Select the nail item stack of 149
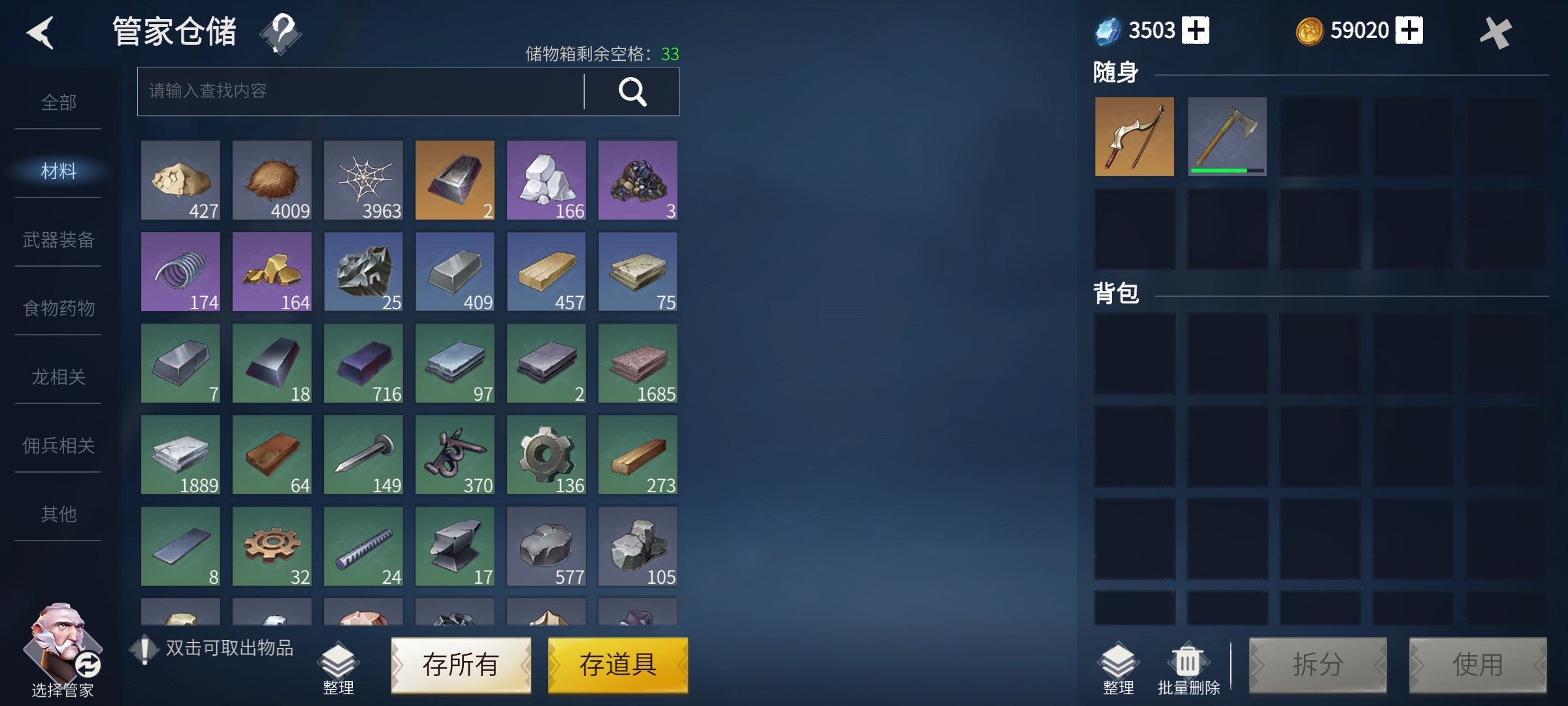 [363, 454]
